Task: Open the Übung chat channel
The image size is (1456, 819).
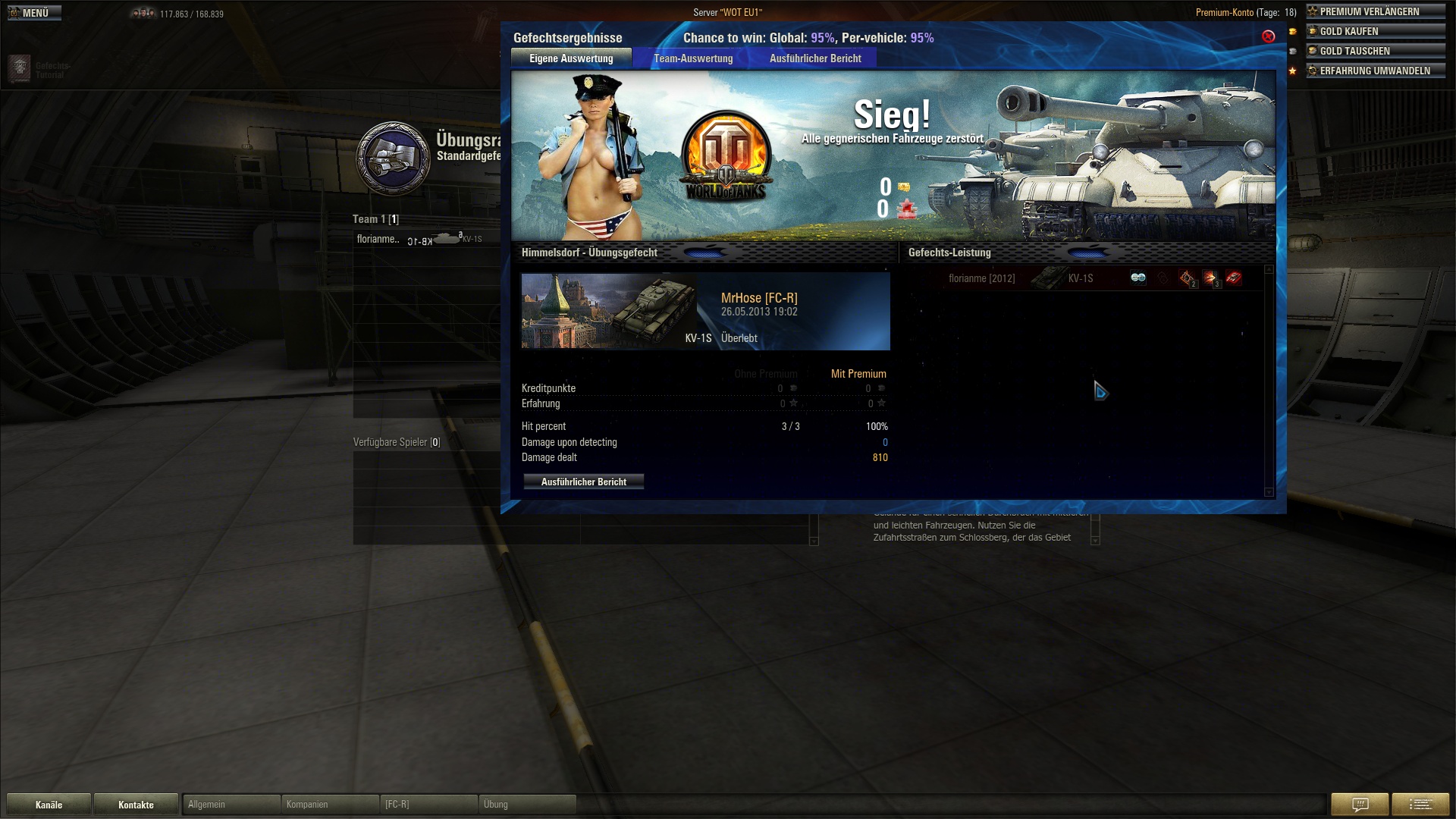Action: [527, 805]
